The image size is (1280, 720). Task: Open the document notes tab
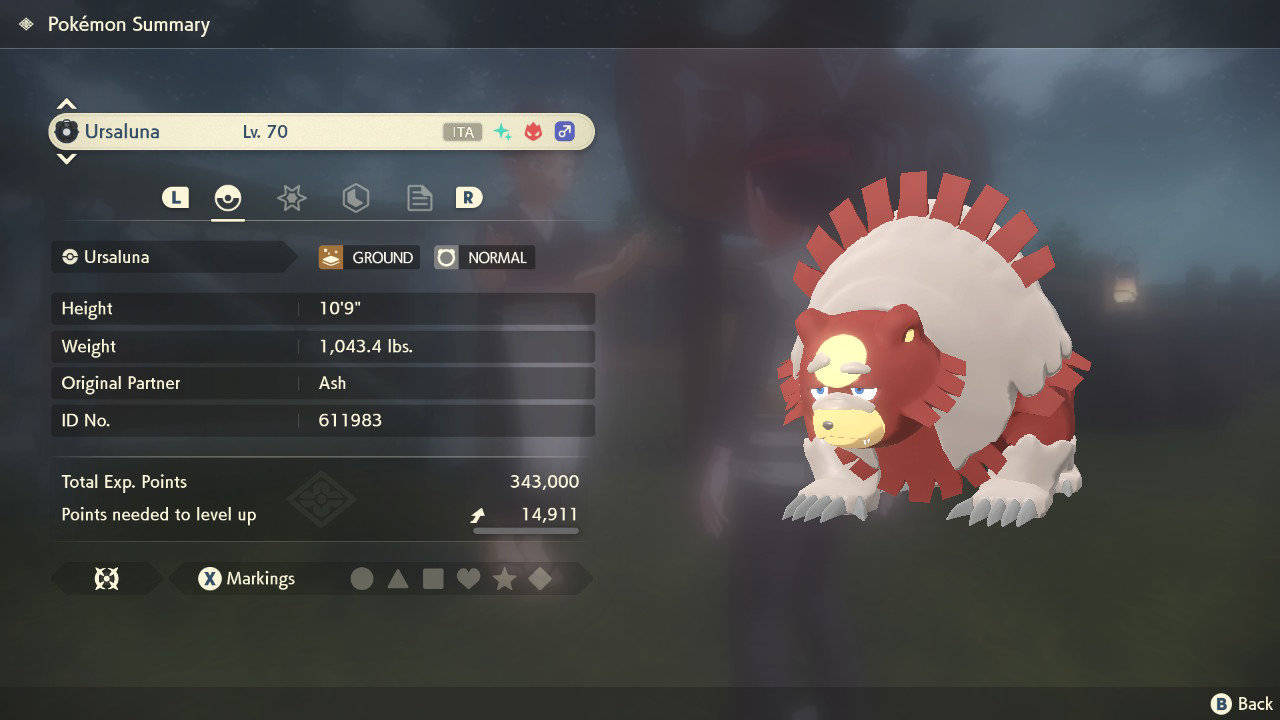[x=419, y=198]
